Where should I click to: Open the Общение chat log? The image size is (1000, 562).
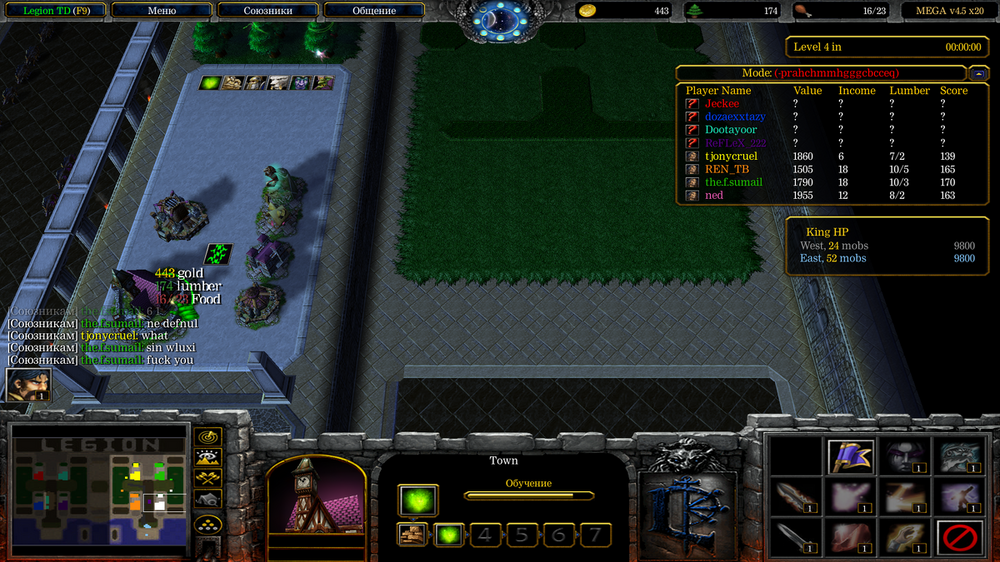coord(374,11)
